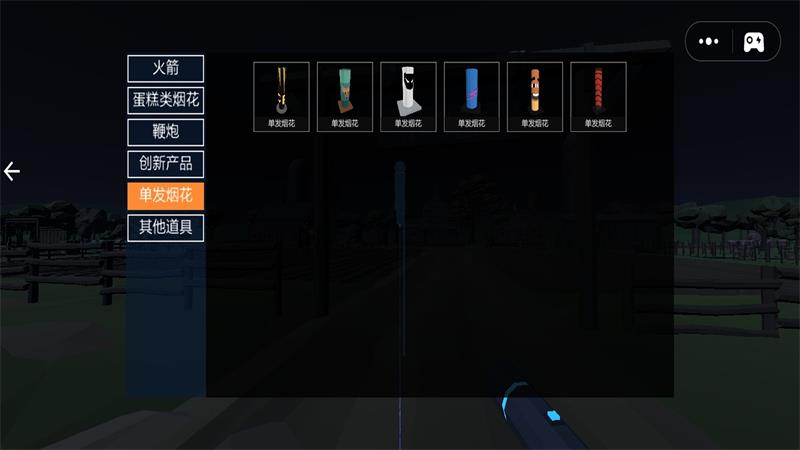
Task: Open the 其他道具 (other props) category
Action: click(165, 227)
